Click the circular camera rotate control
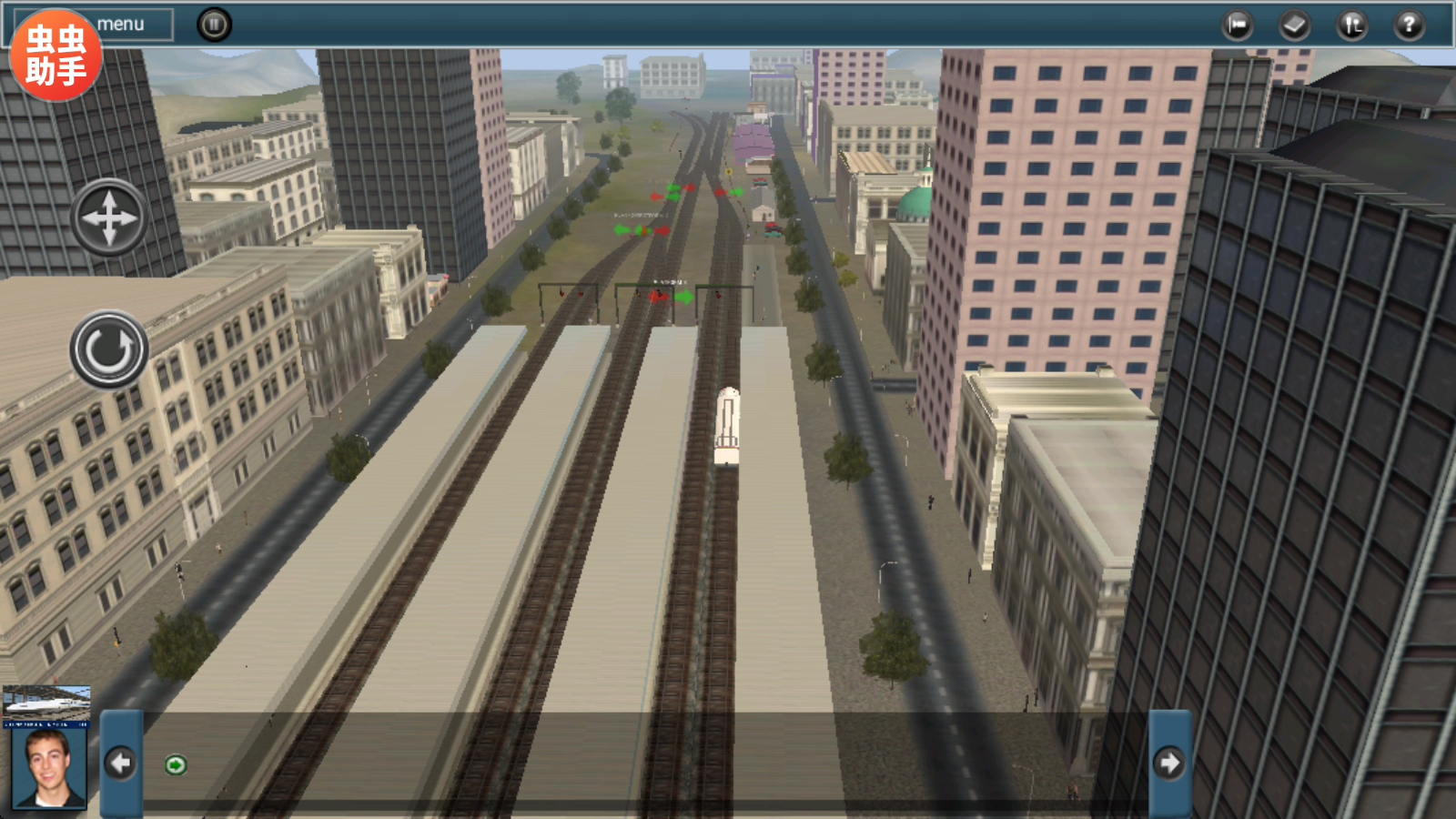 [109, 349]
